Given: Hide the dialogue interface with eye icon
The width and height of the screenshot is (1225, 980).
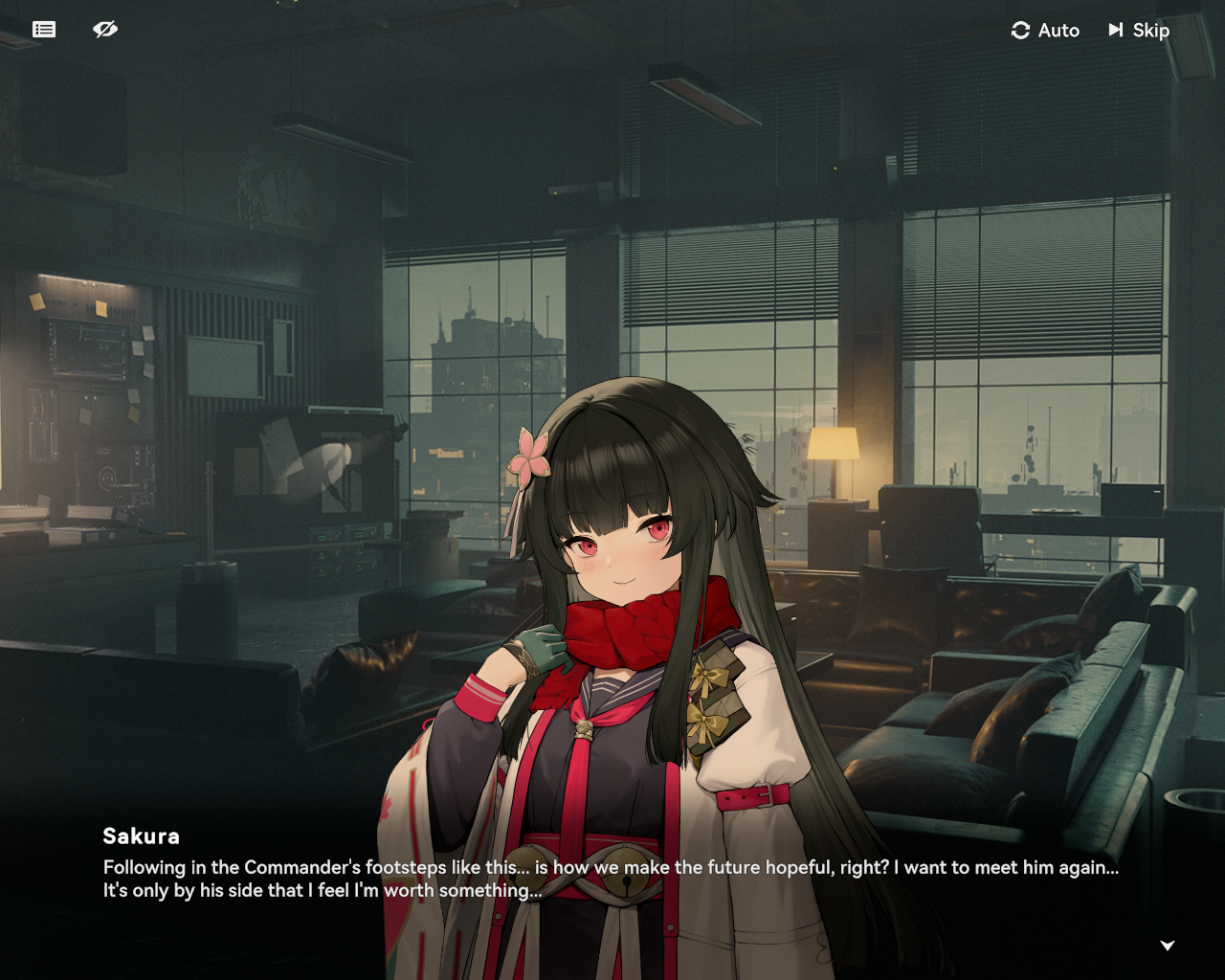Looking at the screenshot, I should pyautogui.click(x=105, y=30).
